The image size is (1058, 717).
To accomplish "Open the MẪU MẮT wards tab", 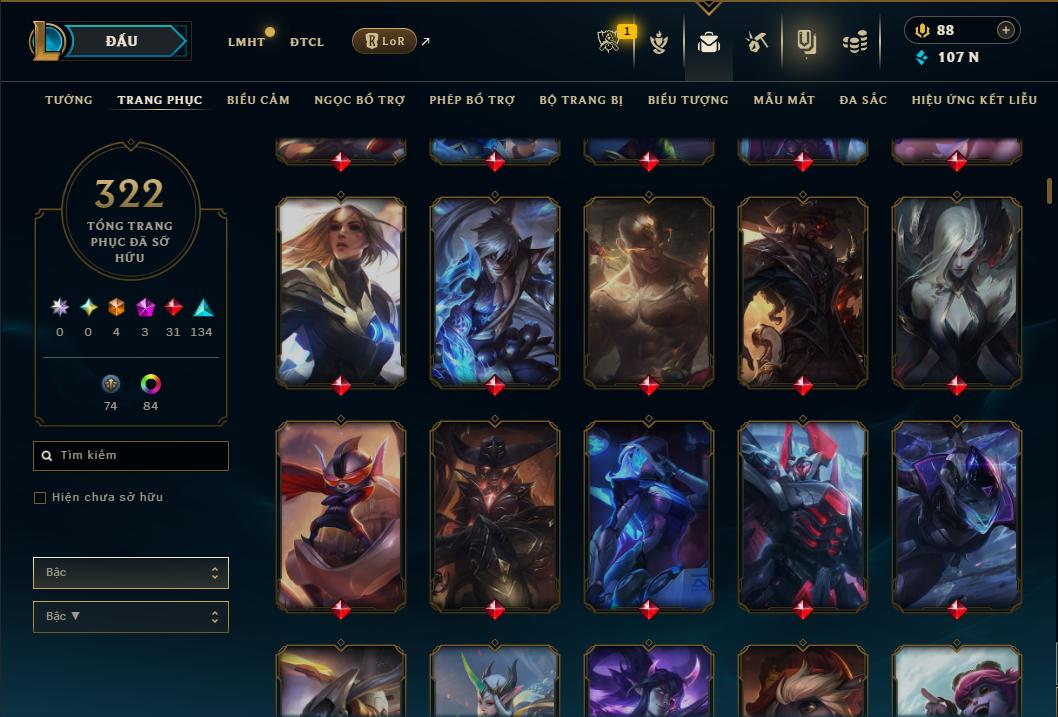I will point(784,100).
